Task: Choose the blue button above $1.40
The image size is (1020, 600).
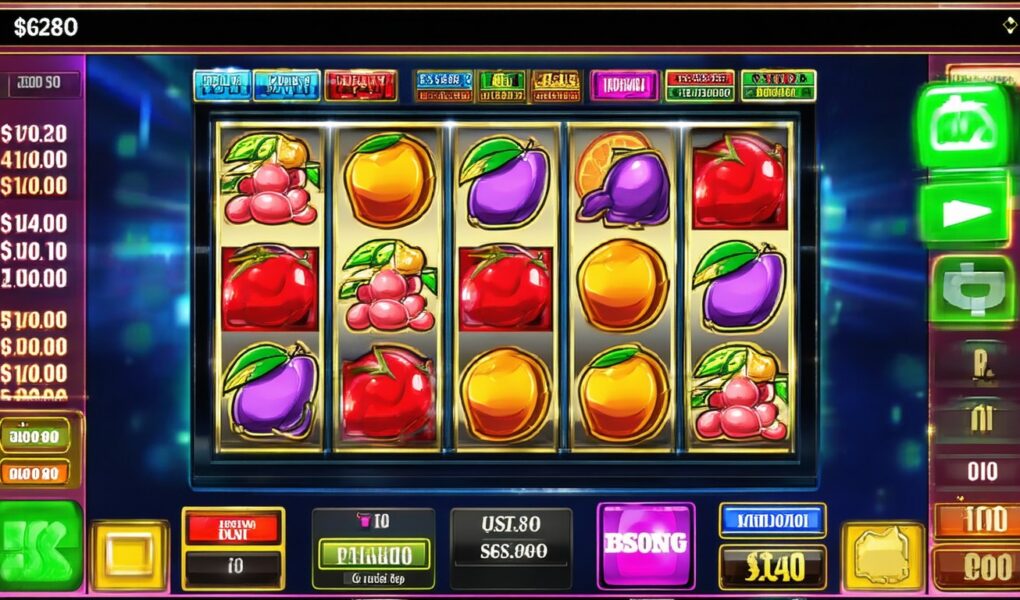Action: click(772, 520)
